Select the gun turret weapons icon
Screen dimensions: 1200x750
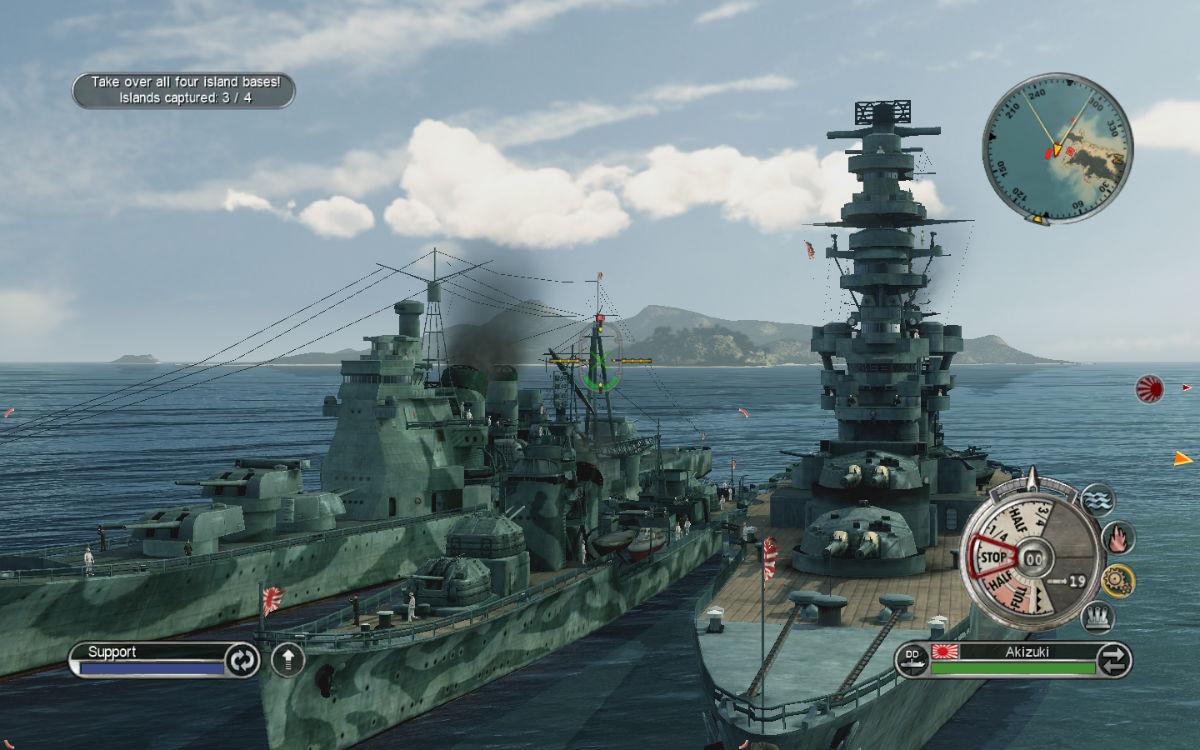click(1099, 616)
